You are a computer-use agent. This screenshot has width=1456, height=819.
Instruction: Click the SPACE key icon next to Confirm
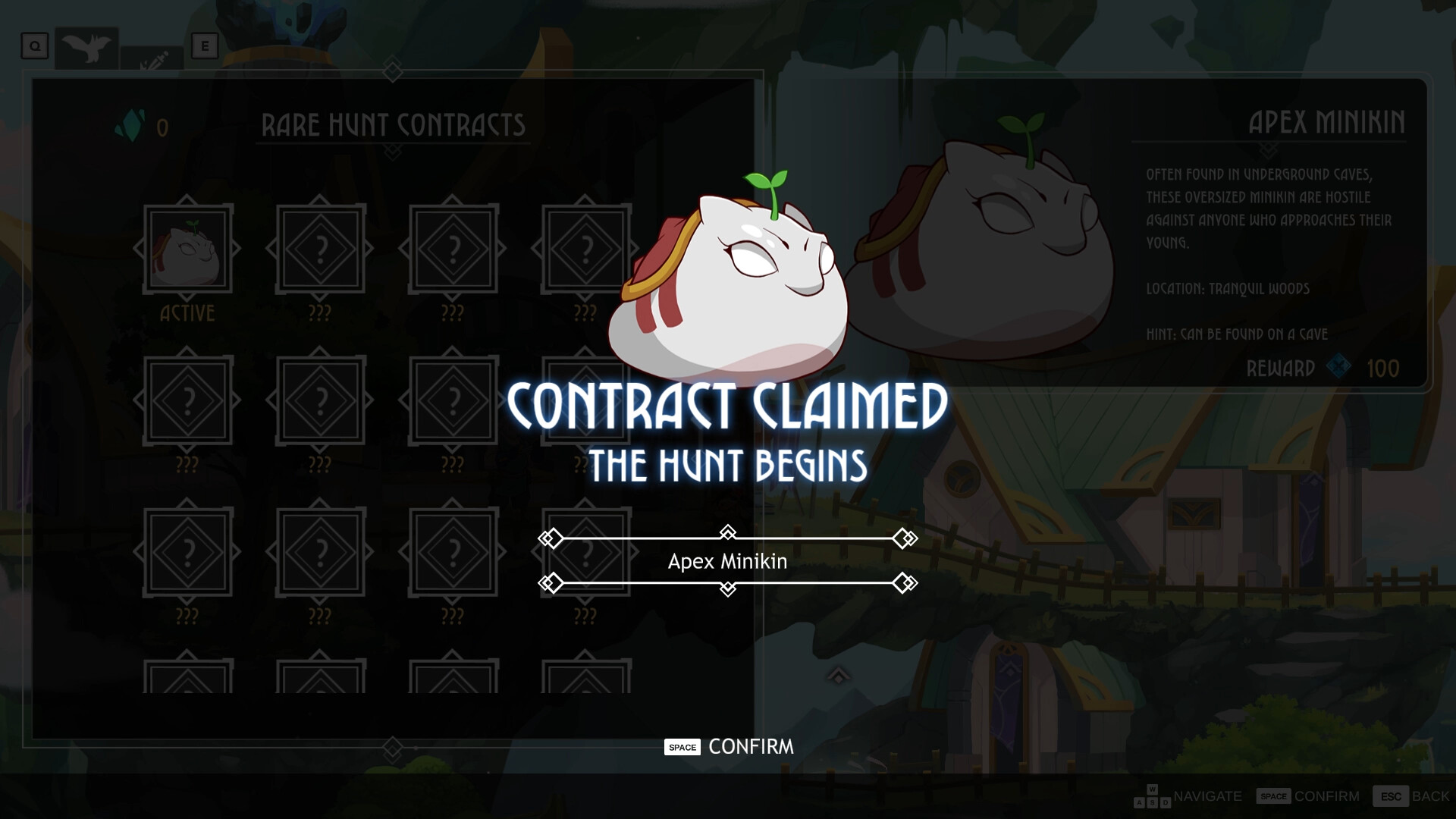pyautogui.click(x=682, y=747)
